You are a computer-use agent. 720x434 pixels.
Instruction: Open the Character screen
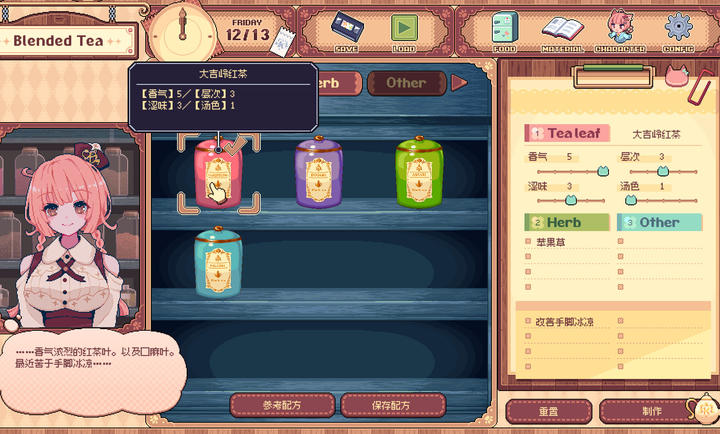tap(619, 30)
